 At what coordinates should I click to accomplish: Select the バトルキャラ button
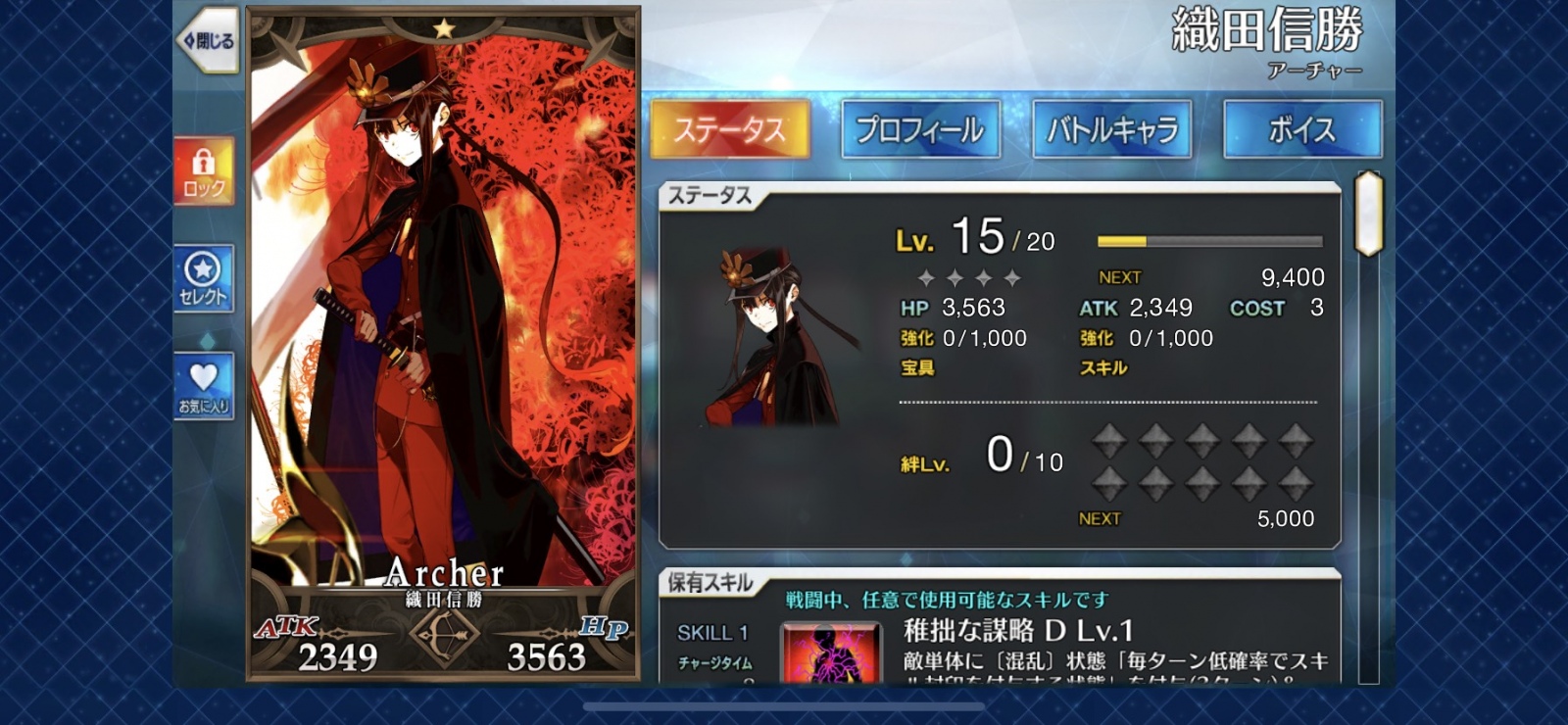1111,128
